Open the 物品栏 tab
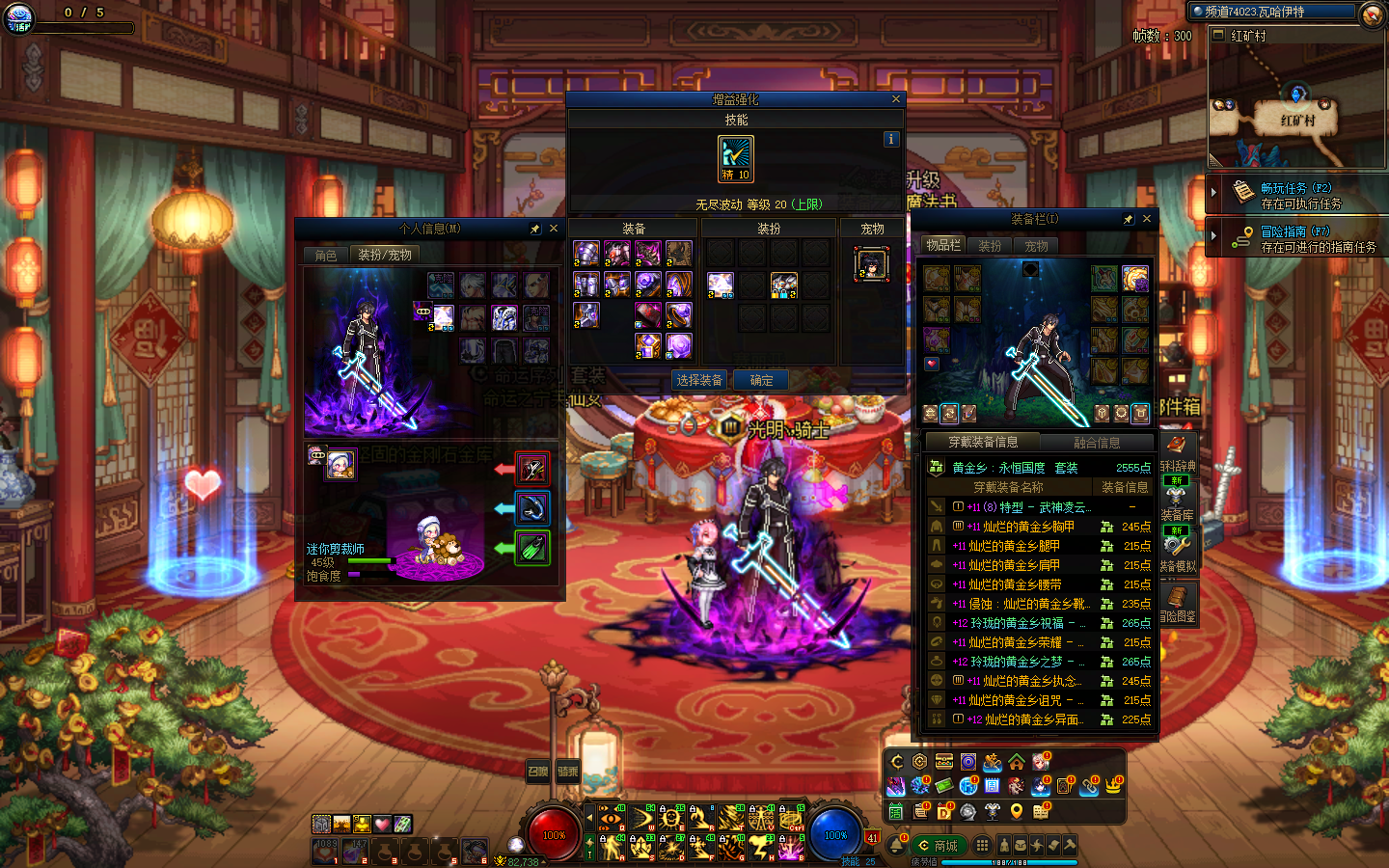1389x868 pixels. pos(943,245)
